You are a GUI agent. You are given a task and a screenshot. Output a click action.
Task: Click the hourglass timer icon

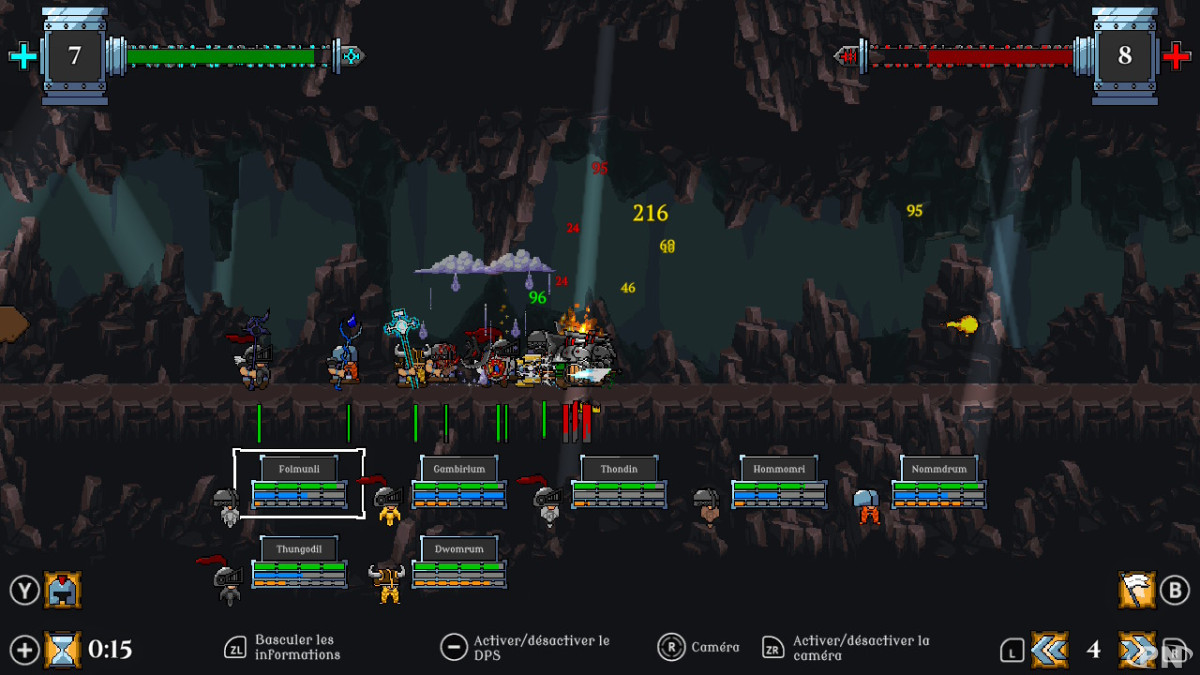click(x=62, y=650)
